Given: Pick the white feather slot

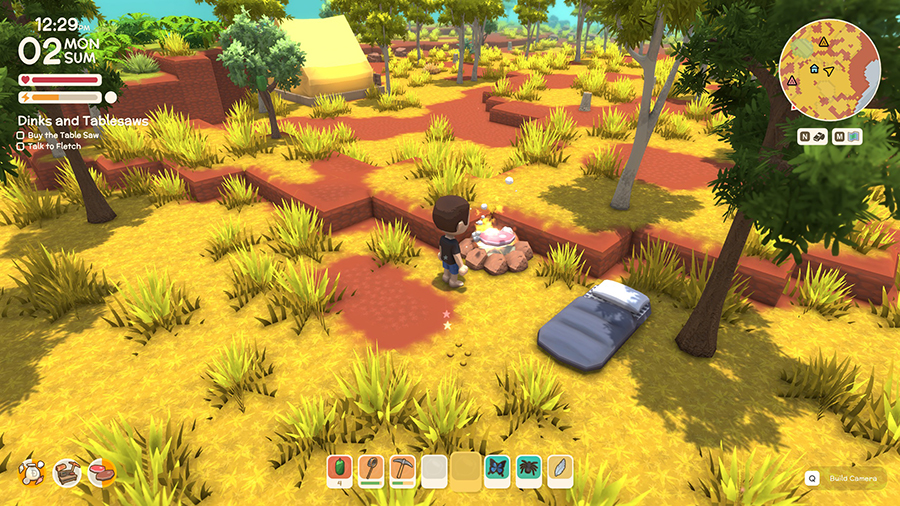Looking at the screenshot, I should point(560,469).
